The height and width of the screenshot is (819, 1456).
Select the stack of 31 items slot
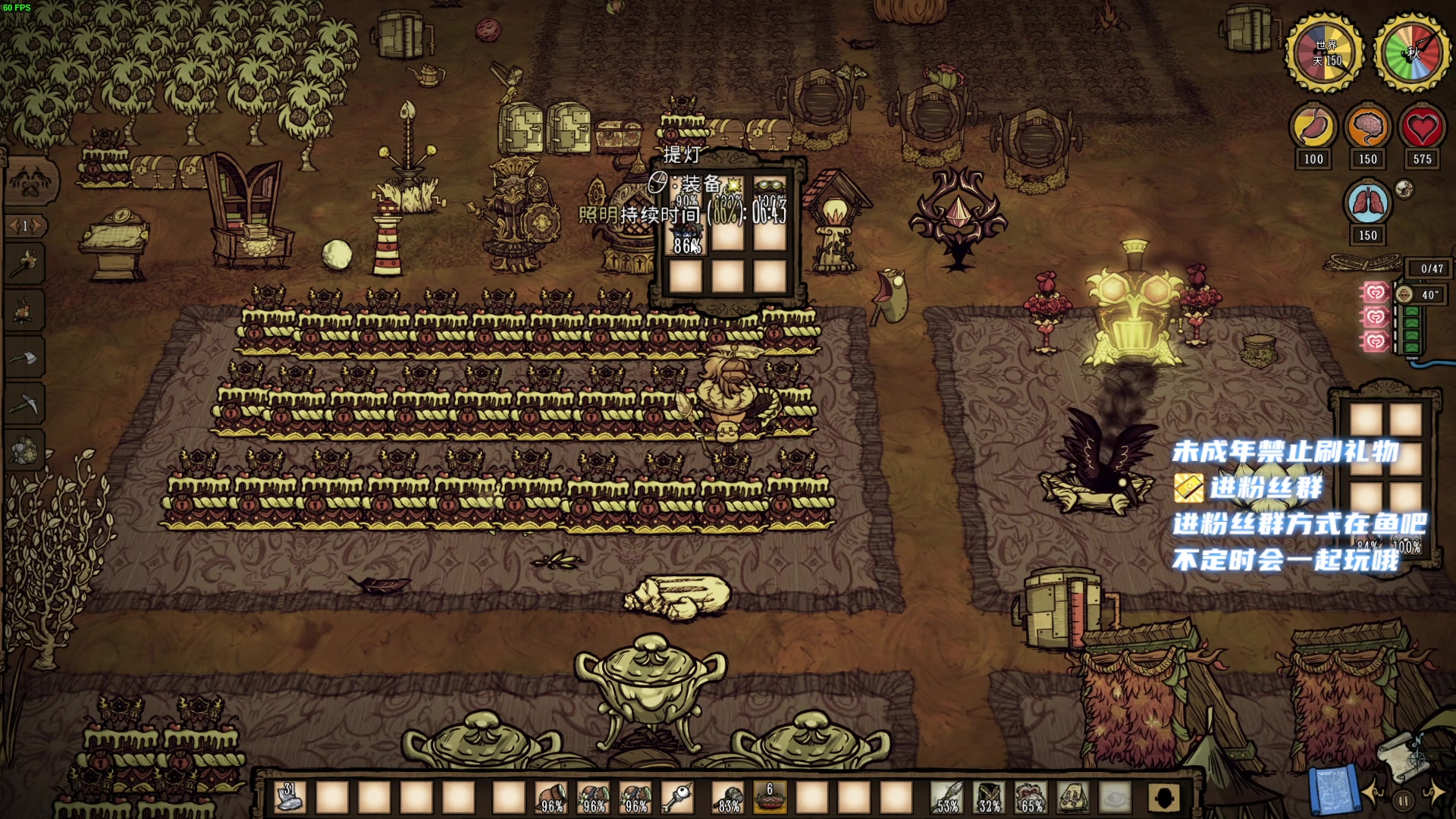coord(289,798)
